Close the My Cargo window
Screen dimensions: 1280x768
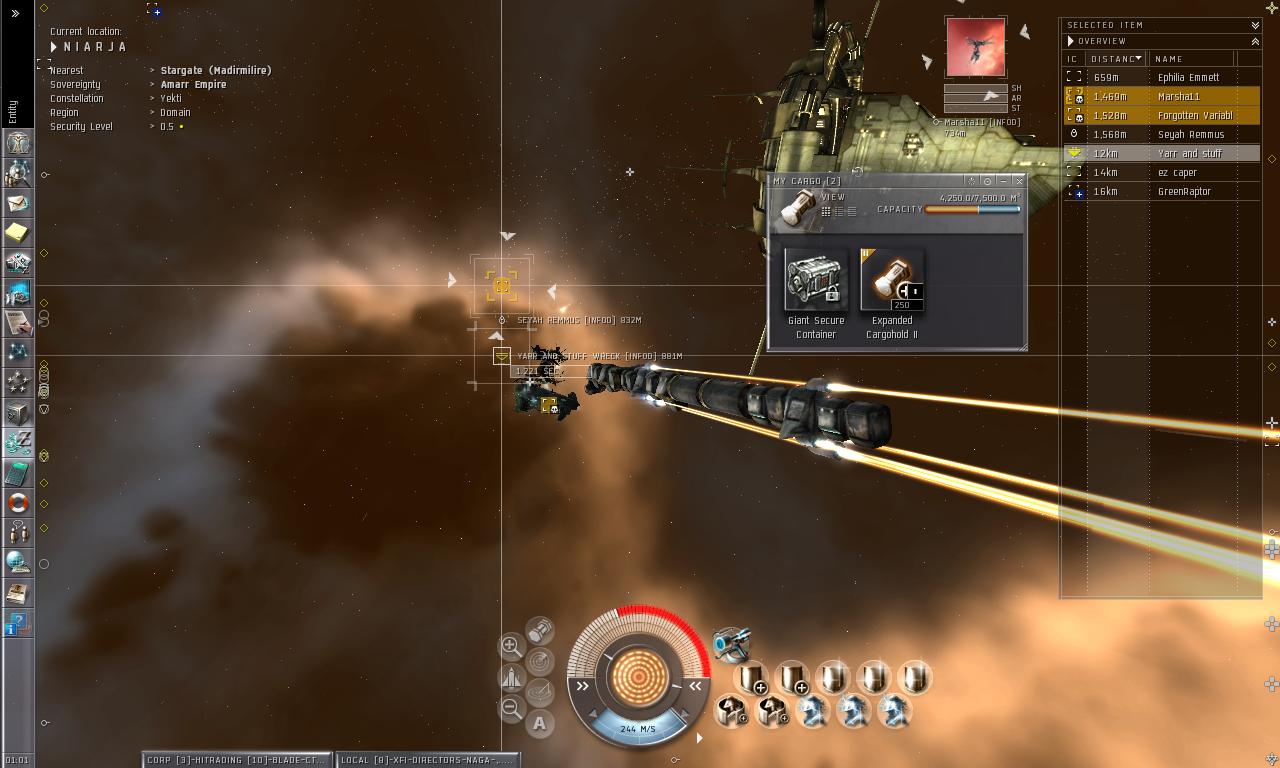(1019, 181)
